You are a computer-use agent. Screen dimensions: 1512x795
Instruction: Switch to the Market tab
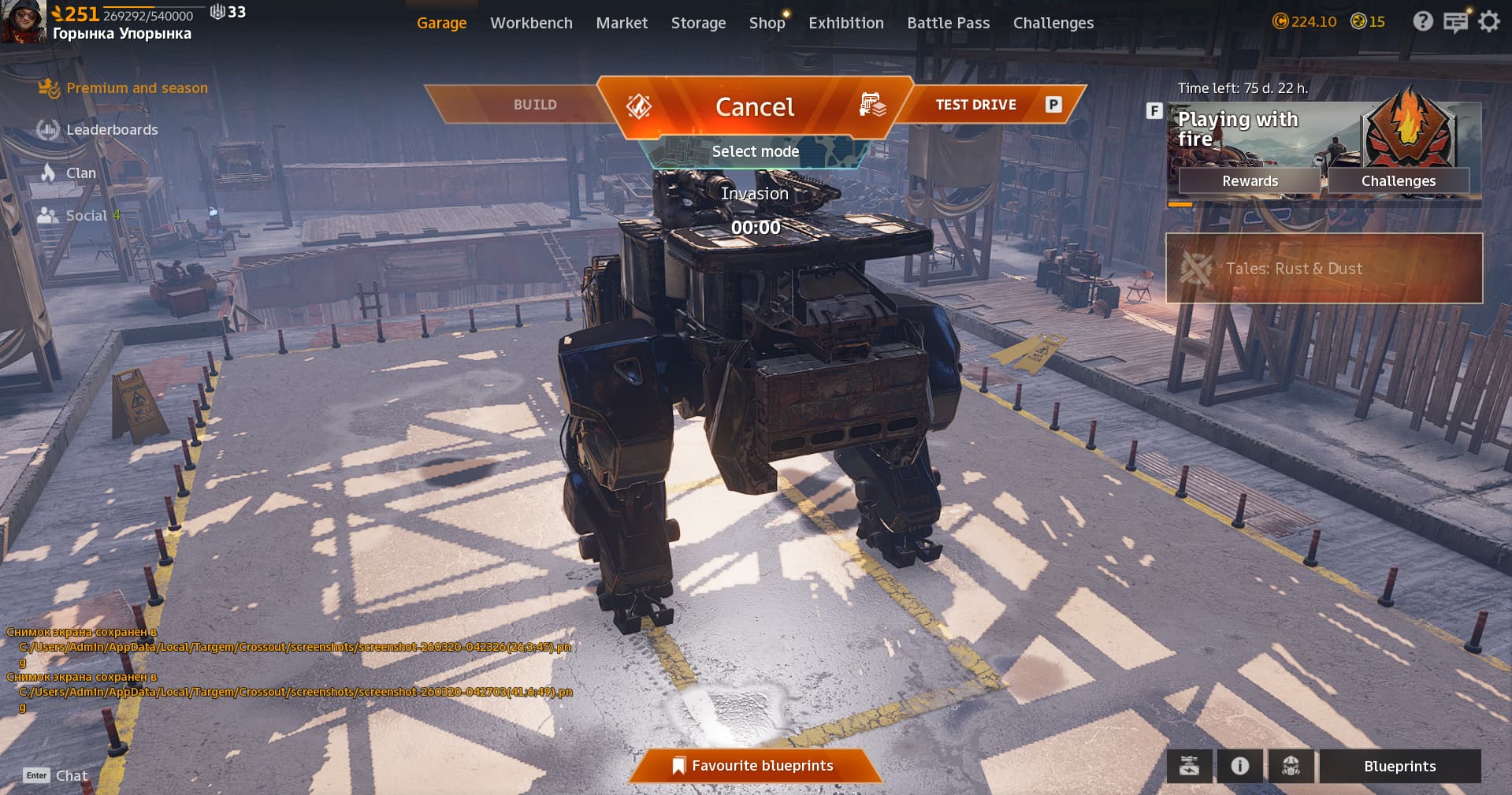[622, 23]
